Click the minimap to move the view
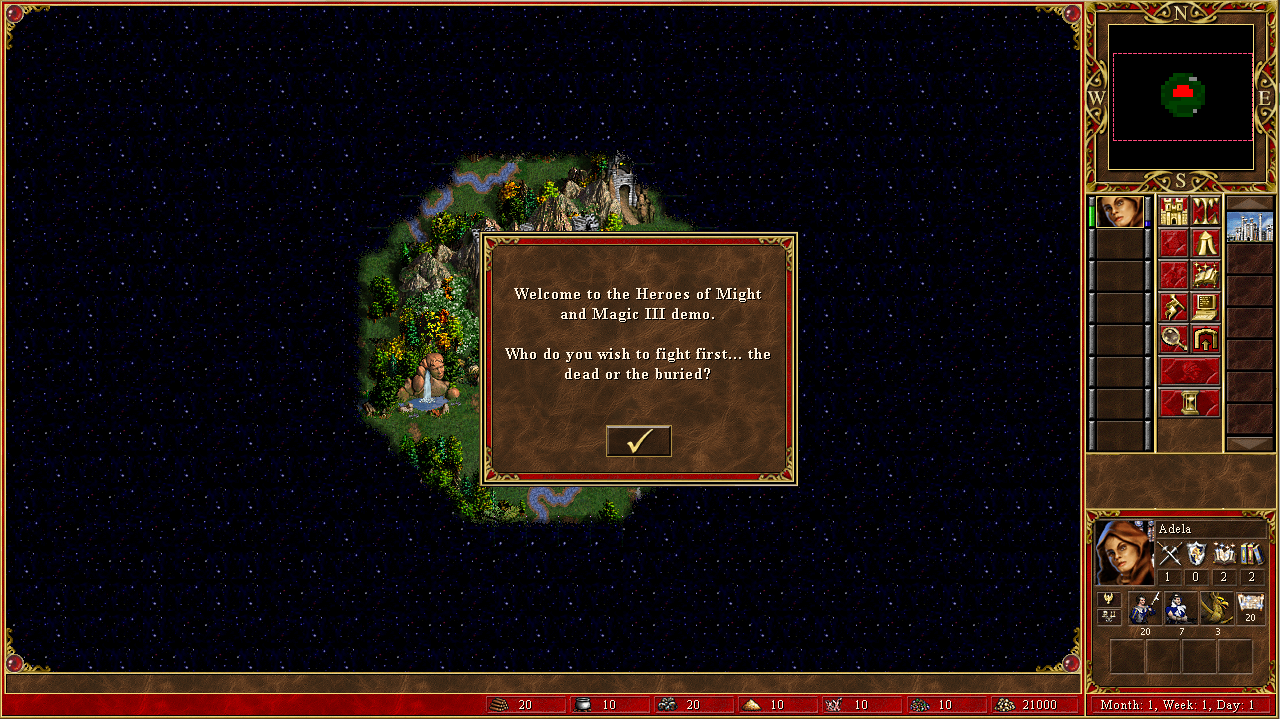This screenshot has width=1280, height=719. [1181, 97]
